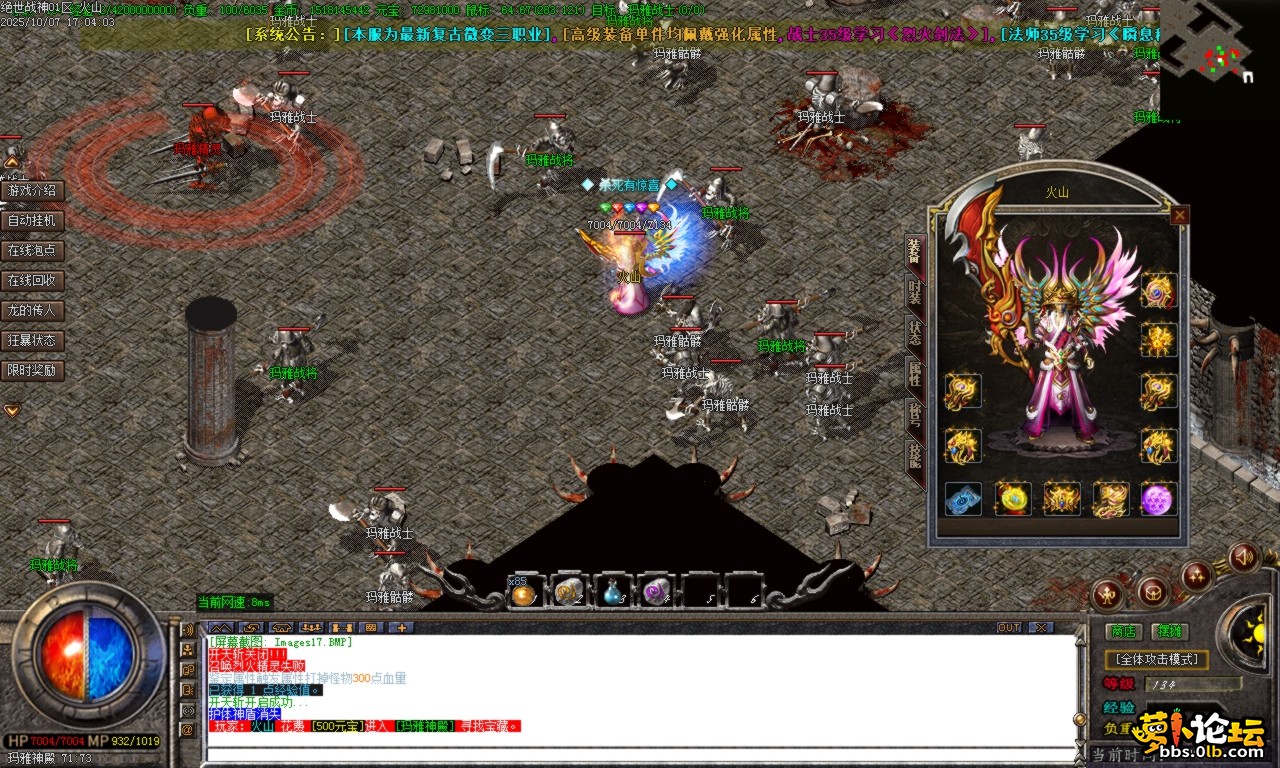Open the 在线泡点 menu entry
Screen dimensions: 1280x768
pos(33,251)
